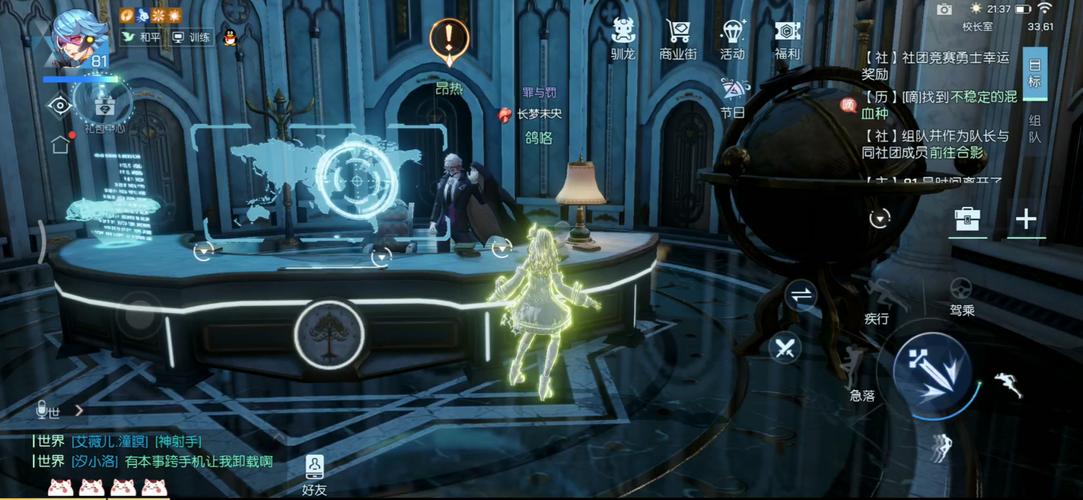Switch to the 组队 team tab

(x=1035, y=128)
